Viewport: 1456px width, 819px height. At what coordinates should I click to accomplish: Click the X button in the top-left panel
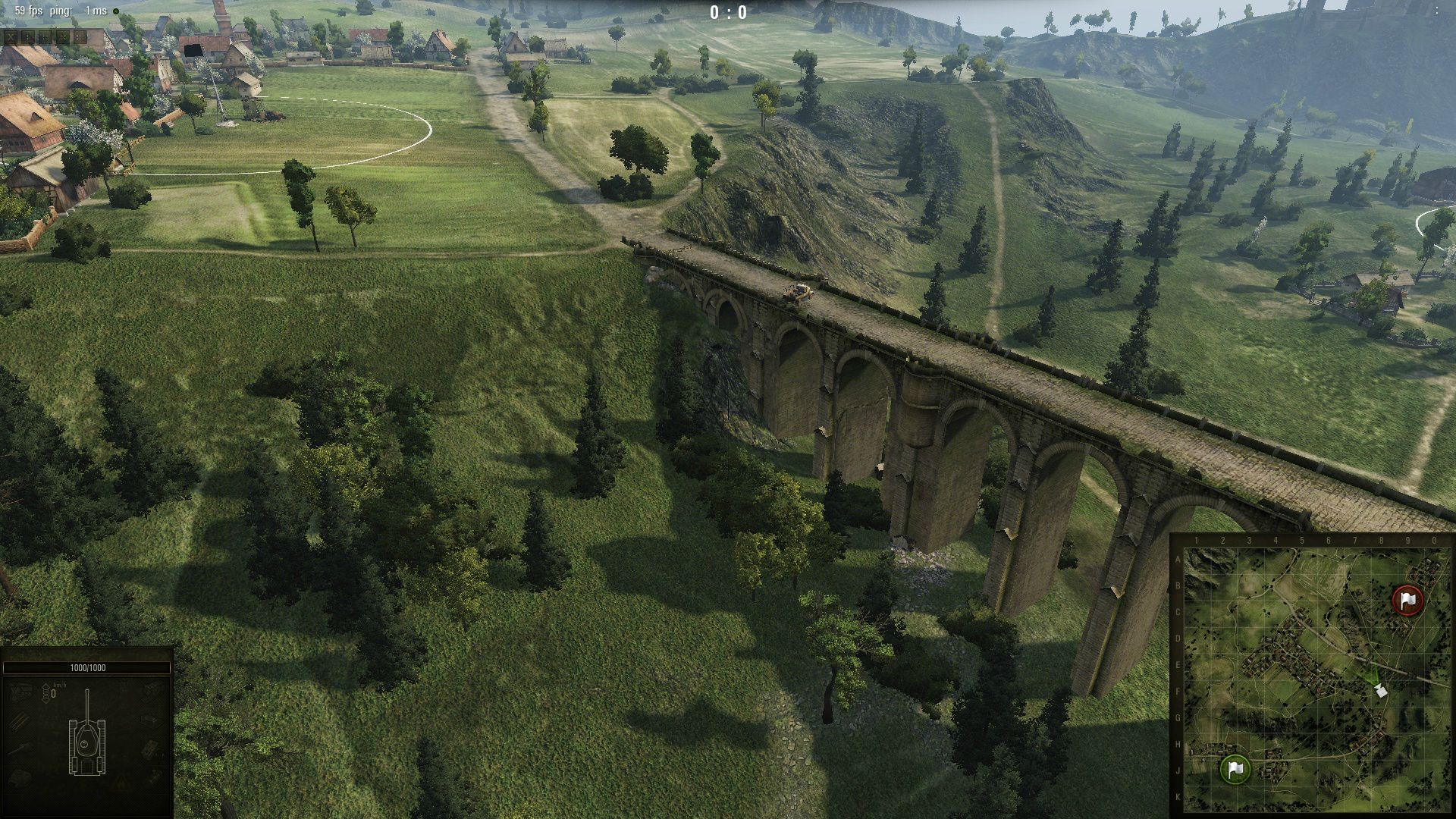point(11,36)
